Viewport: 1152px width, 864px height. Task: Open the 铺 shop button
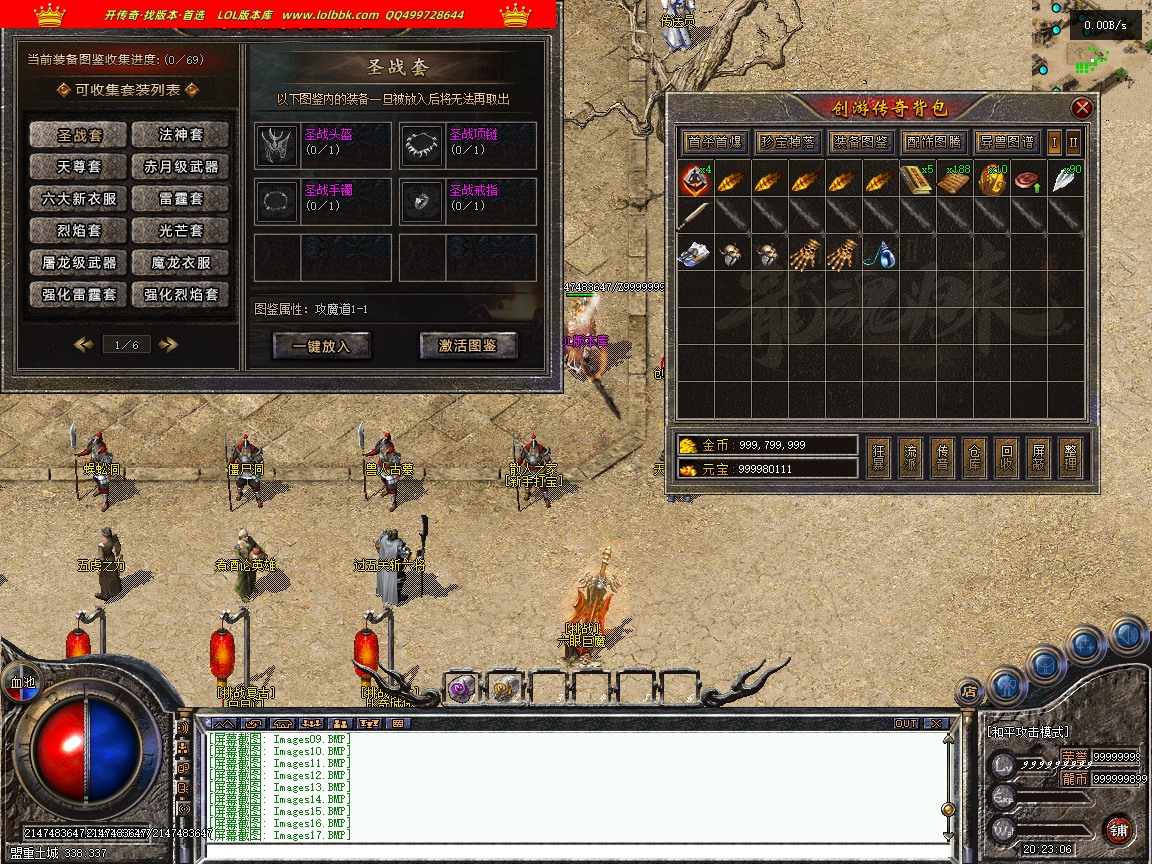[1118, 829]
